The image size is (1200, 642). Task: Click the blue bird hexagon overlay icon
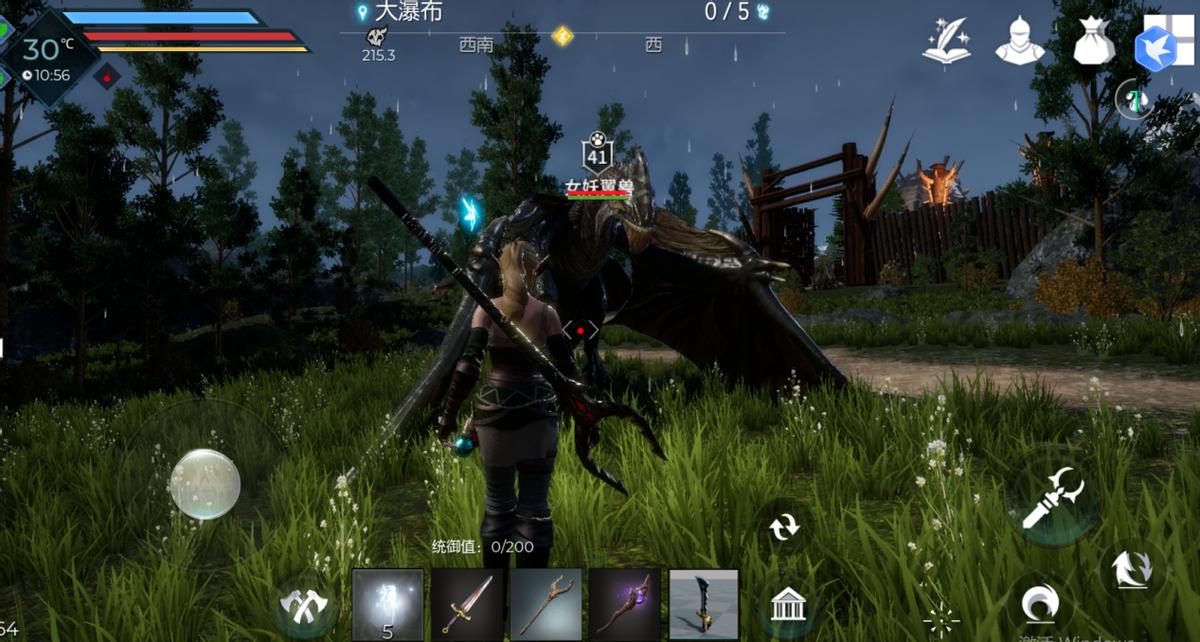tap(1158, 48)
